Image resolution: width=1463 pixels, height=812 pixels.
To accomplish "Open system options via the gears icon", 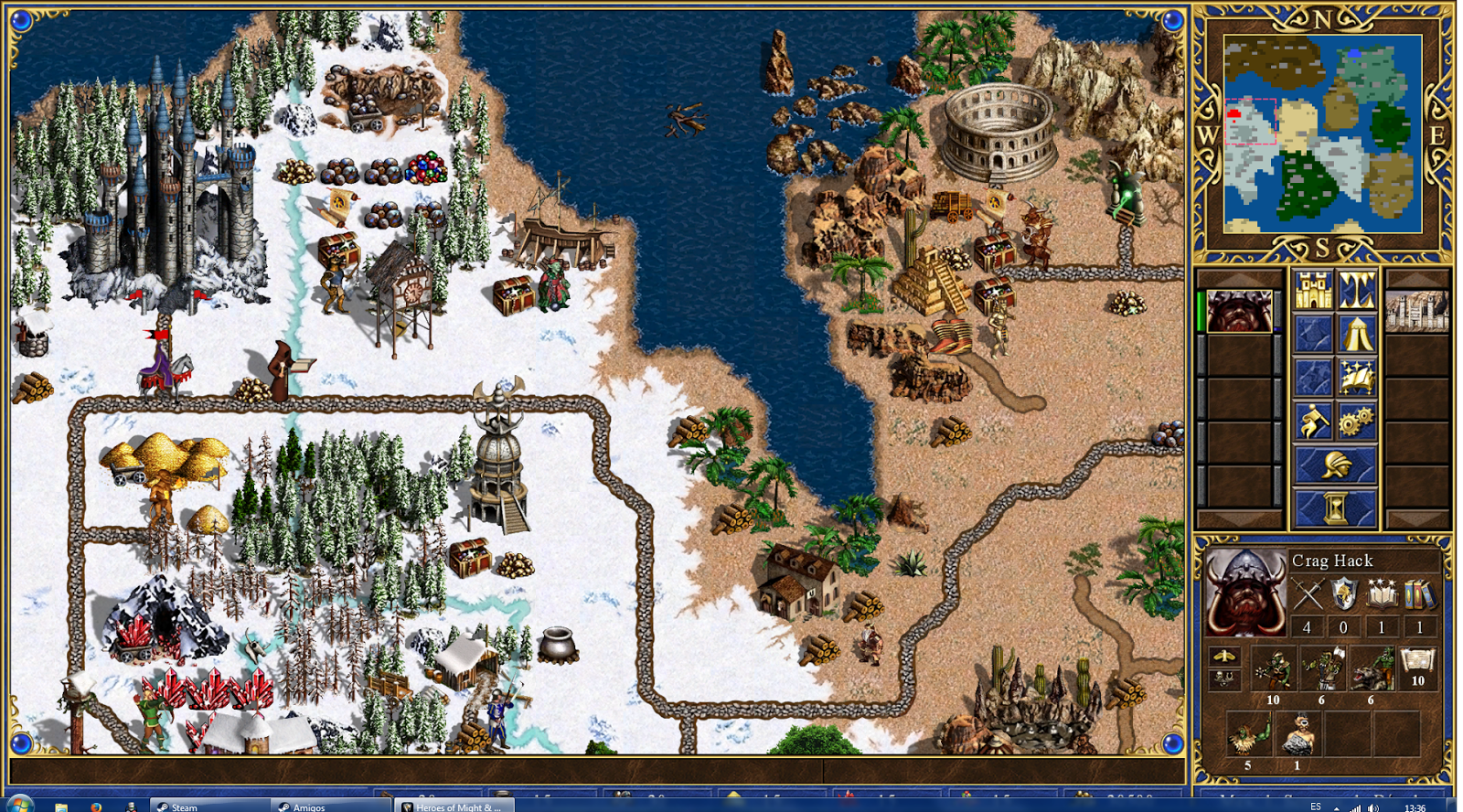I will point(1356,418).
